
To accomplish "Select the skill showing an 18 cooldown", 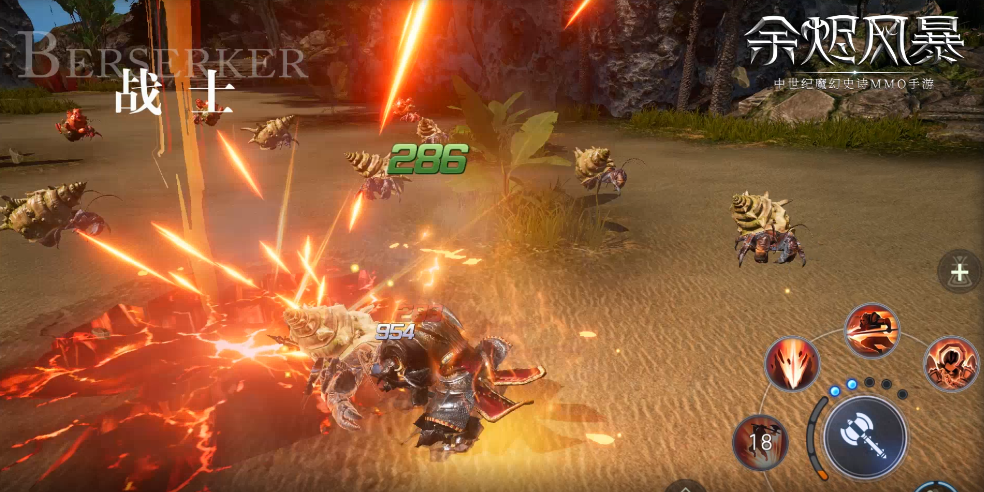I will (760, 442).
